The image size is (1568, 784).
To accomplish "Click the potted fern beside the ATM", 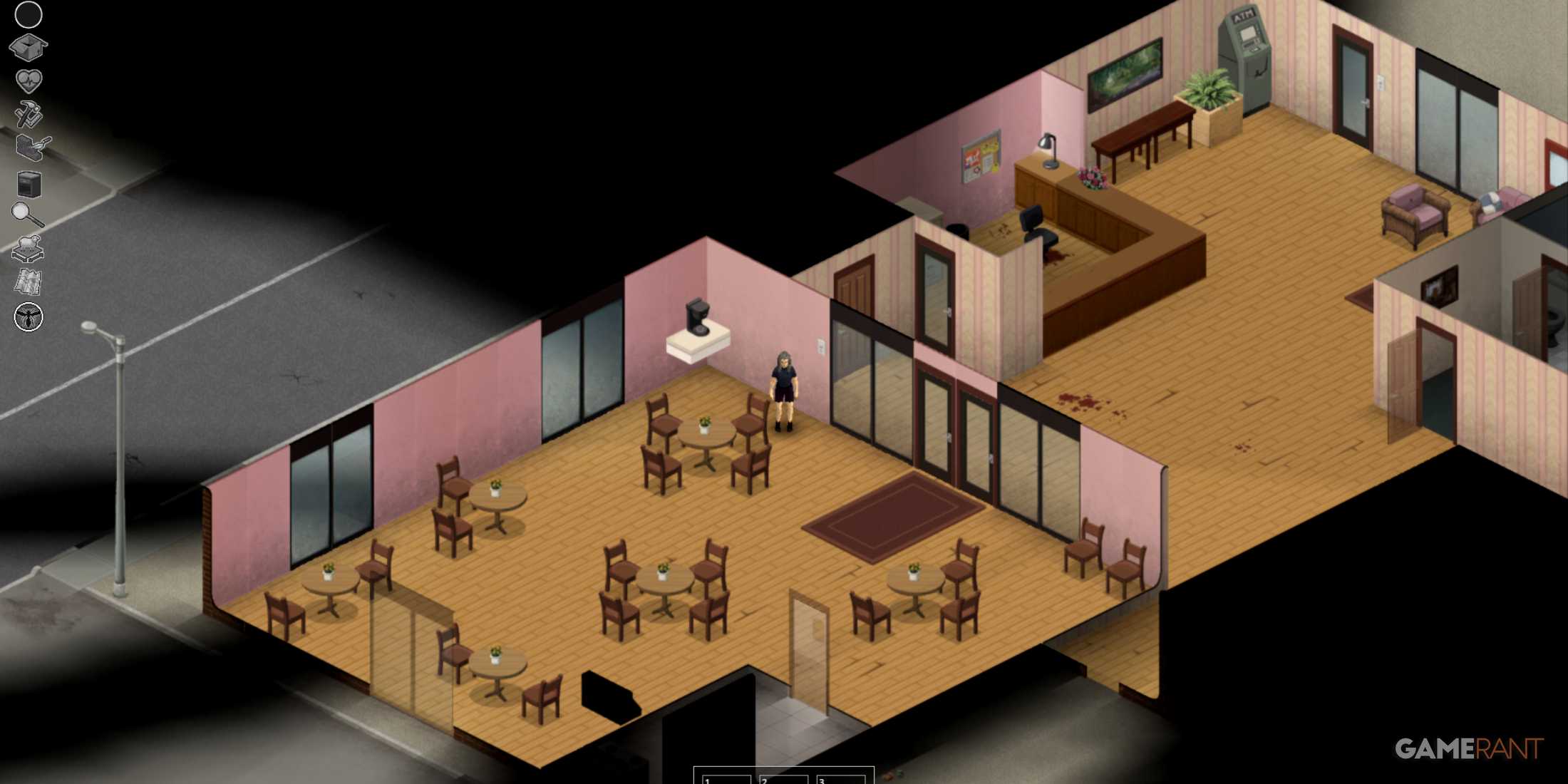I will click(1209, 89).
